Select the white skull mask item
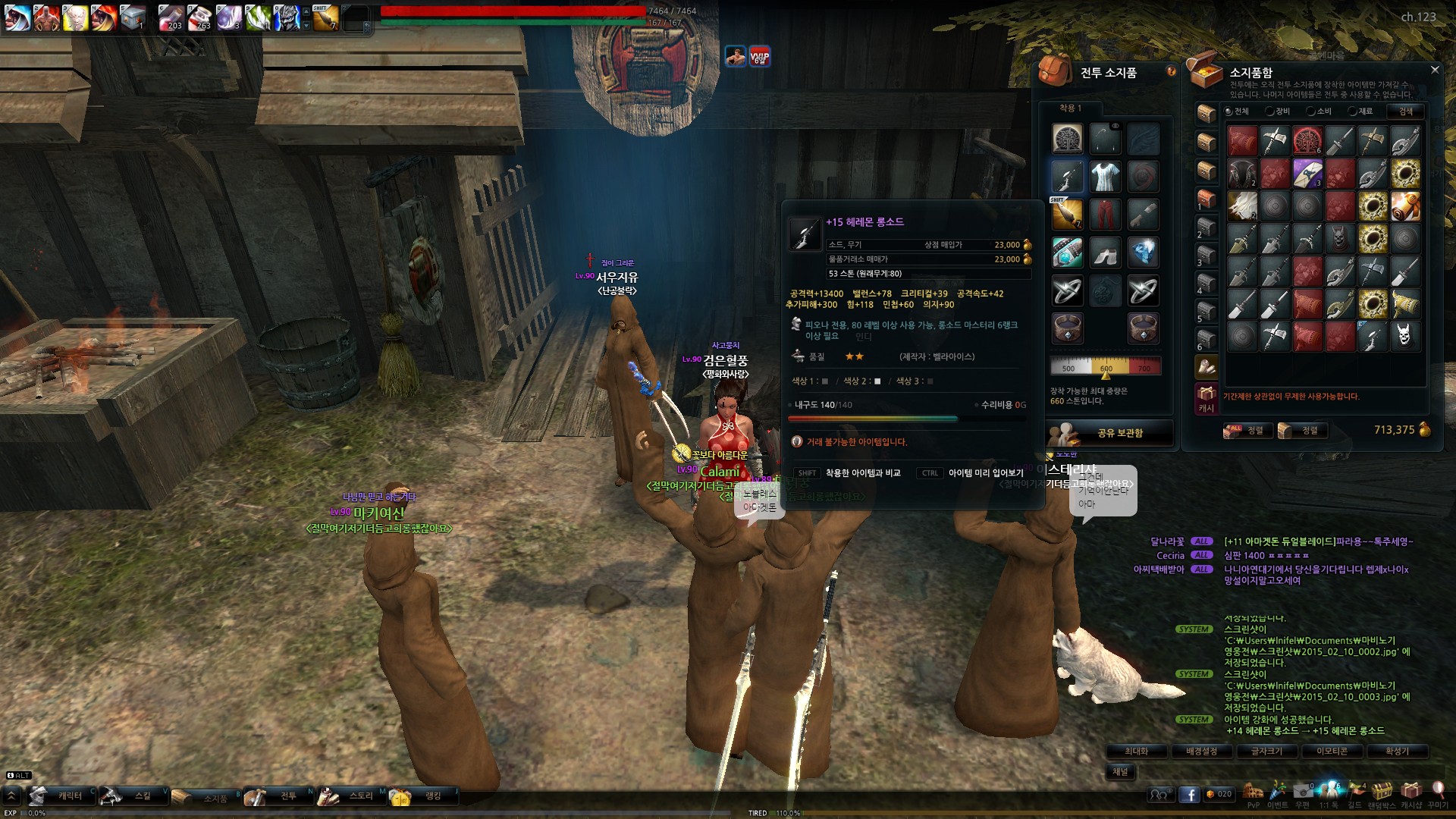The image size is (1456, 819). 1405,336
